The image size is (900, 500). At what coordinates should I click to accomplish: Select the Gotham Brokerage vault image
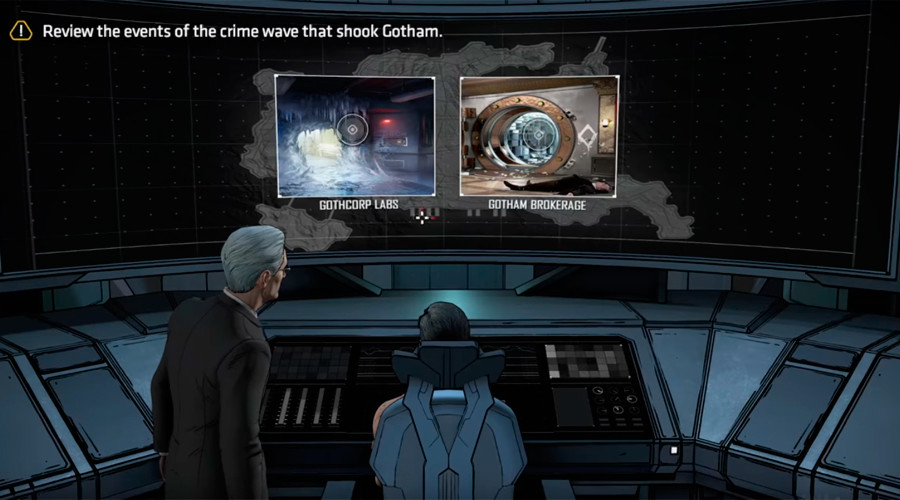538,135
